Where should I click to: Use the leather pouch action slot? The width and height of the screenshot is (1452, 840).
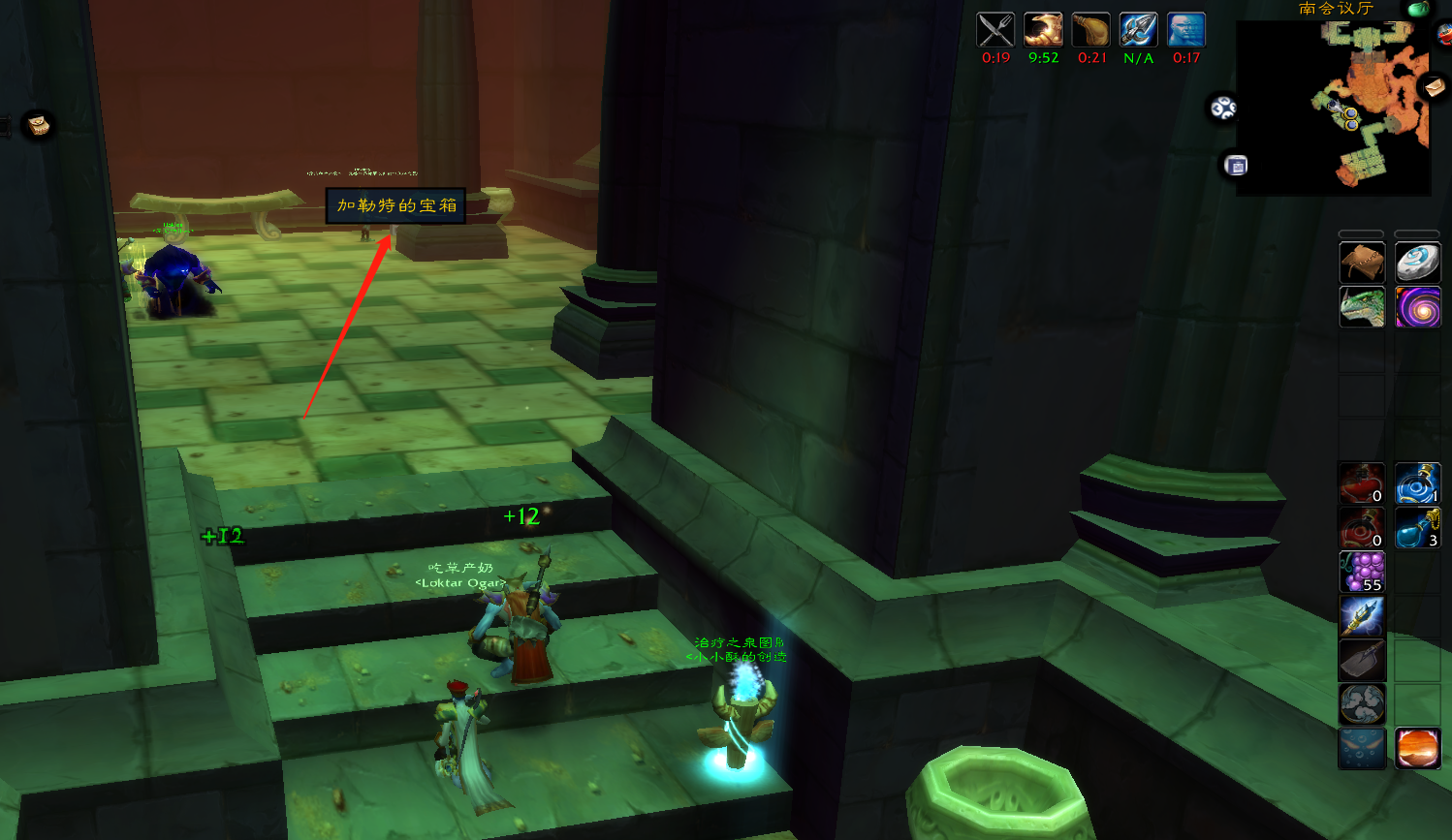click(1362, 263)
